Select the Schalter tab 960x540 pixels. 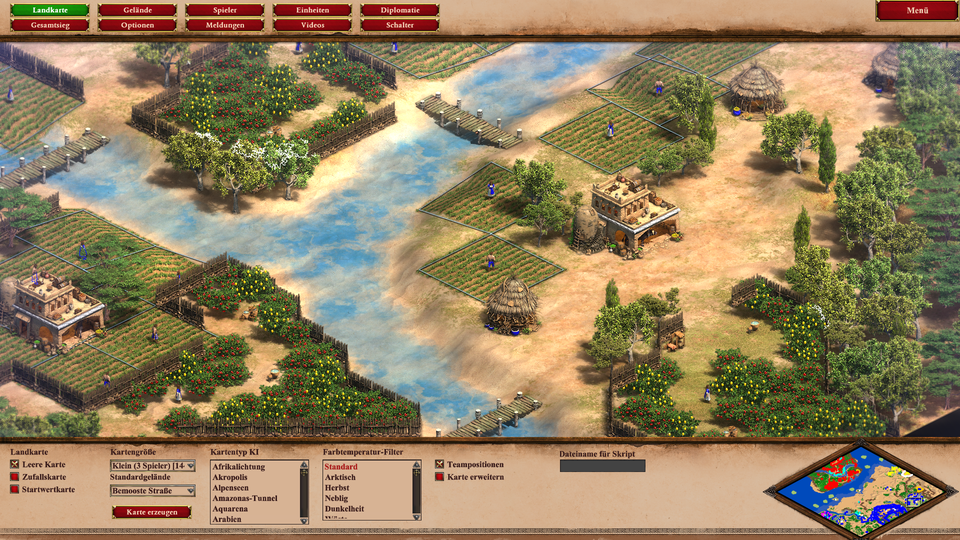(x=400, y=25)
